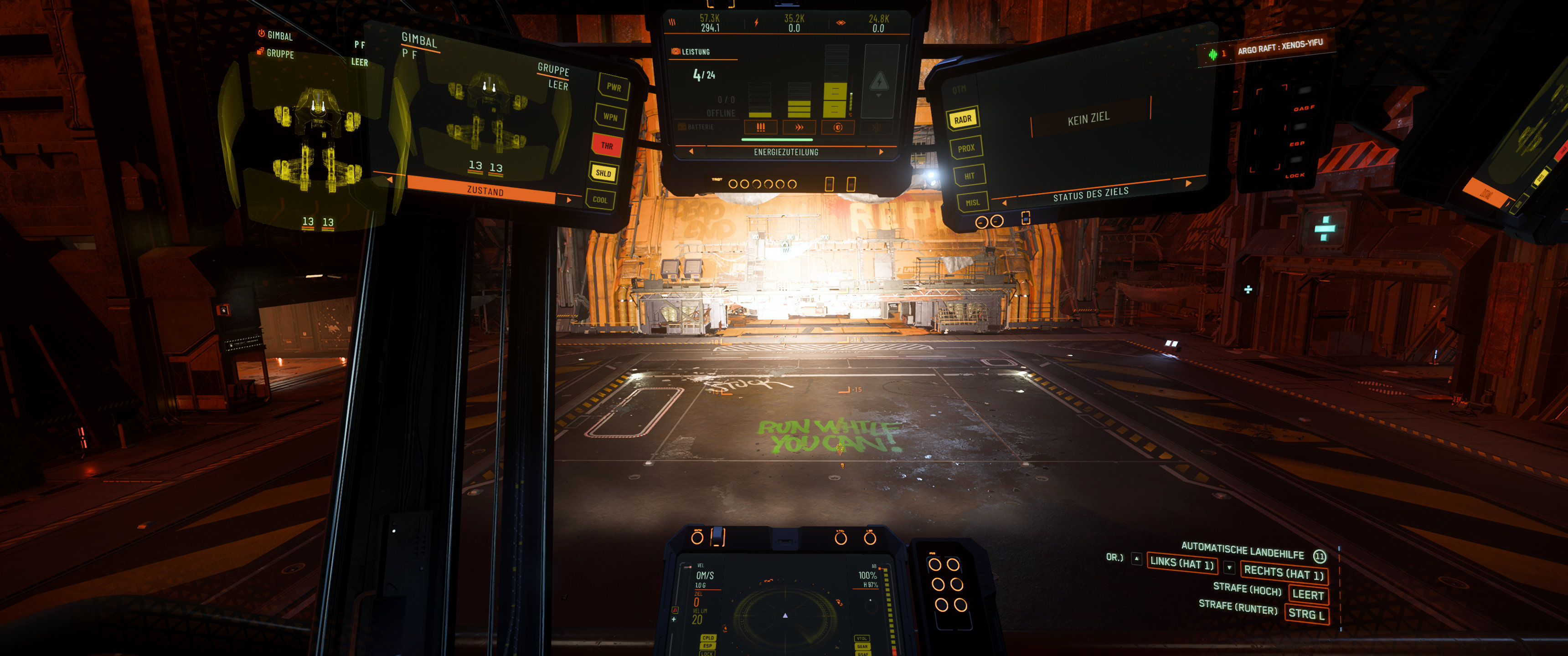Toggle the WPN power button

[610, 116]
